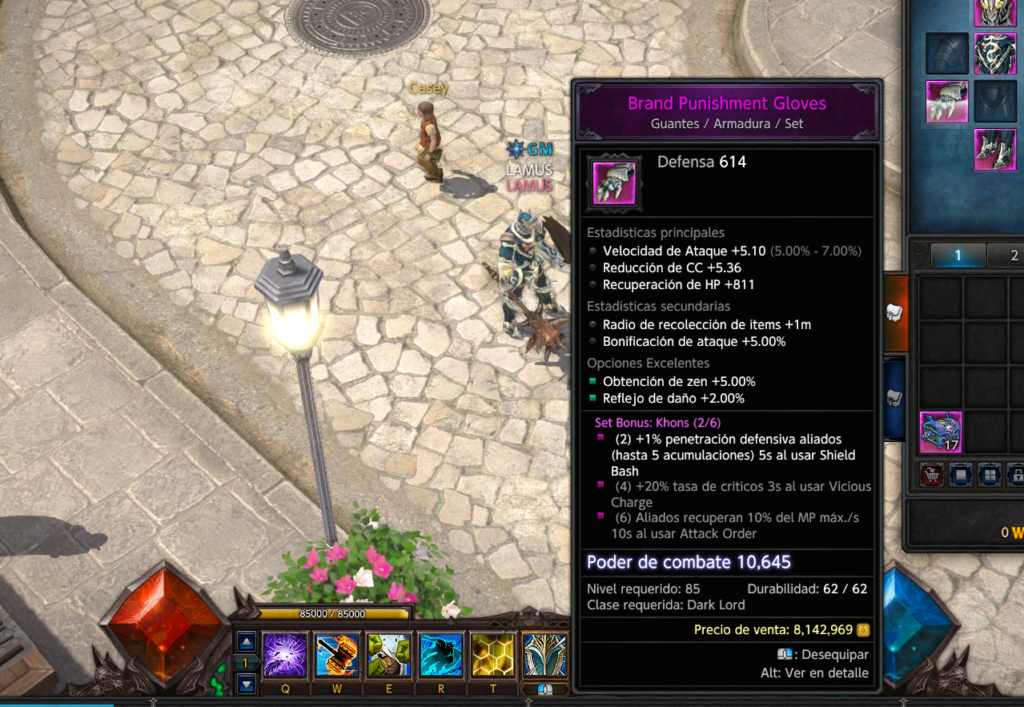Viewport: 1024px width, 707px height.
Task: Click the padlock button under the inventory
Action: [x=1015, y=474]
